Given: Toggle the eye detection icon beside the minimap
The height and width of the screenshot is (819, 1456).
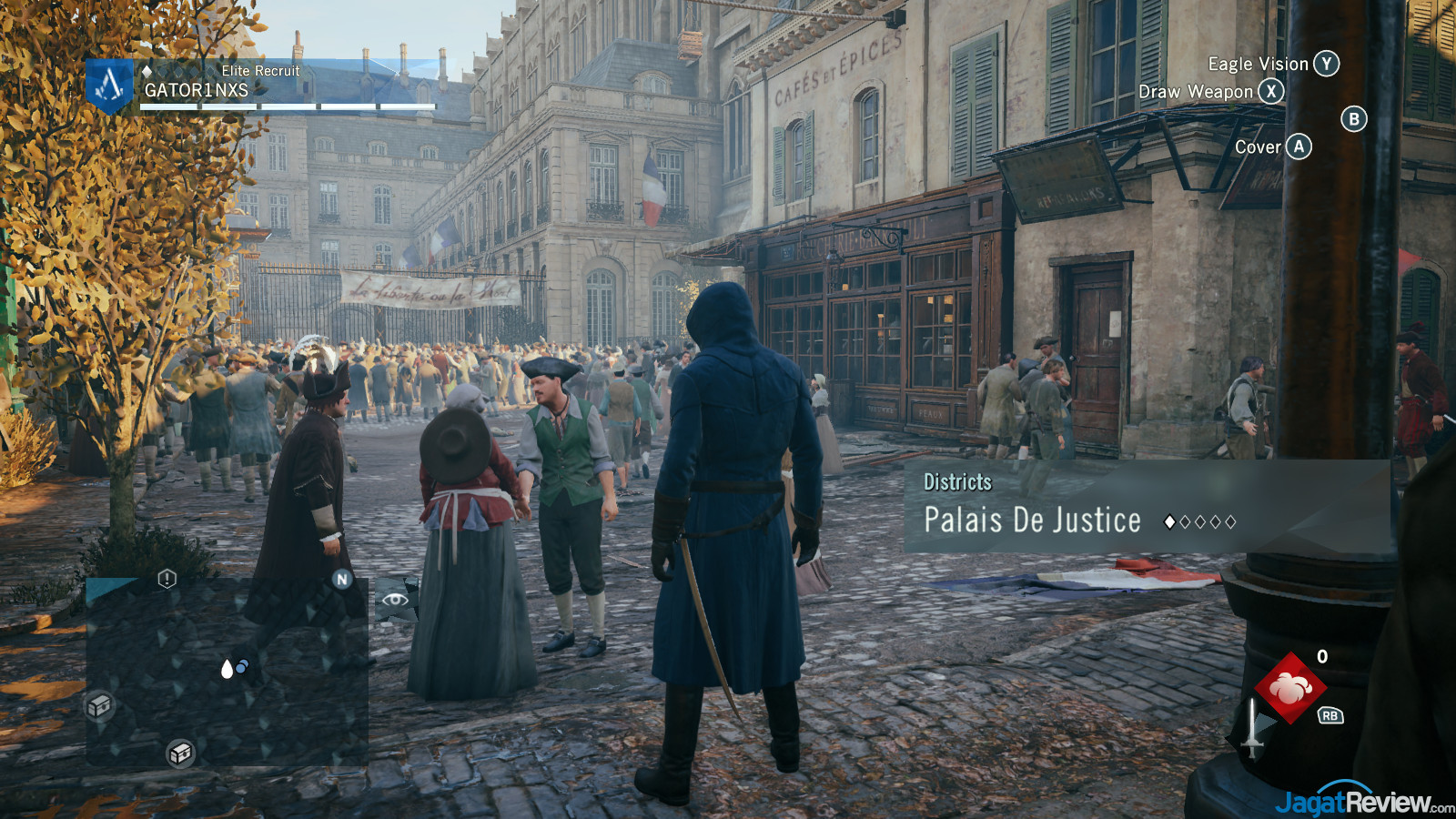Looking at the screenshot, I should (395, 600).
